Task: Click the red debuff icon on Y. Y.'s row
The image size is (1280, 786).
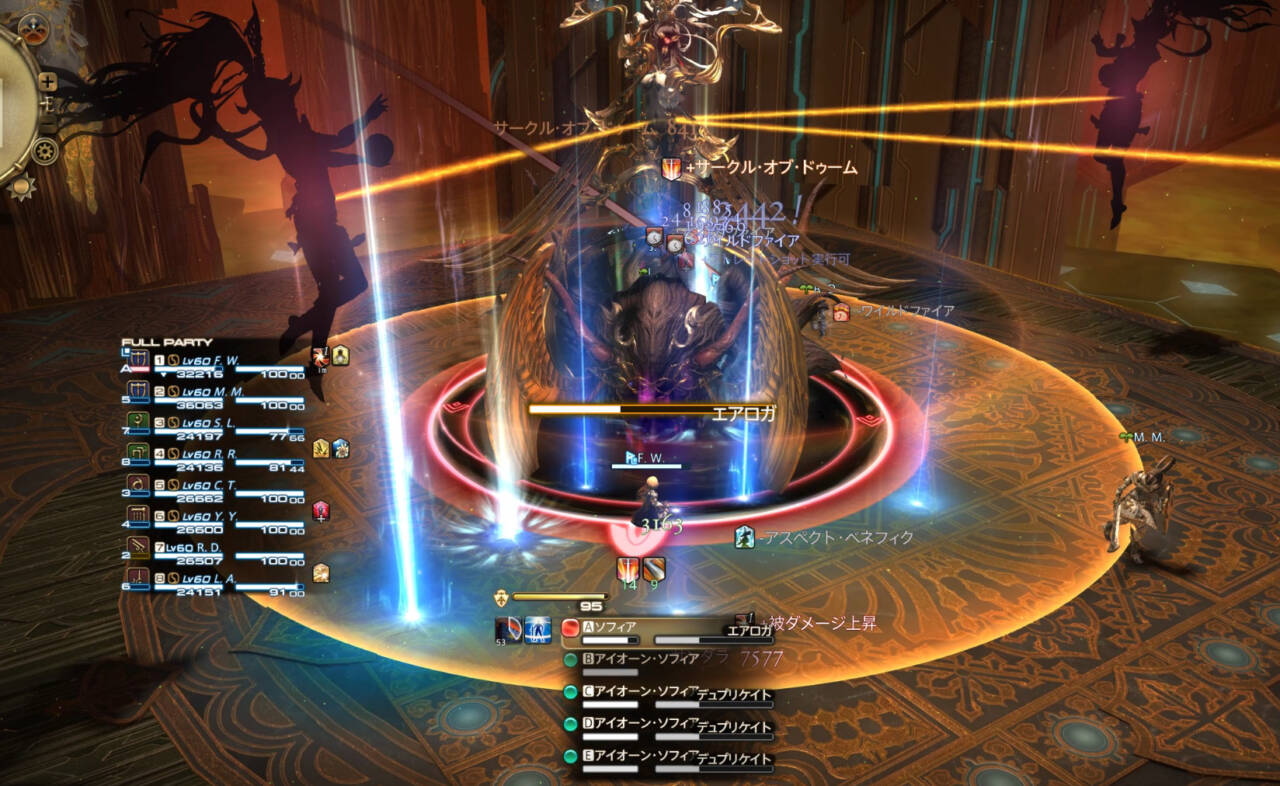Action: click(x=322, y=513)
